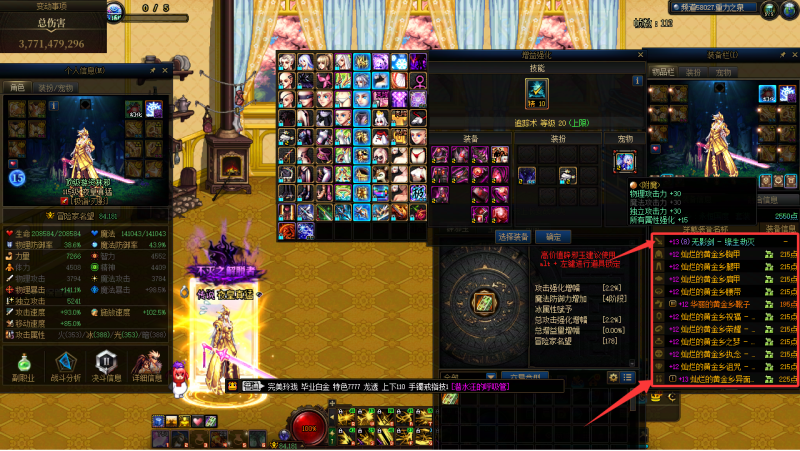Select the 华丽的黄金乡靴子 boots row
800x451 pixels.
click(720, 303)
